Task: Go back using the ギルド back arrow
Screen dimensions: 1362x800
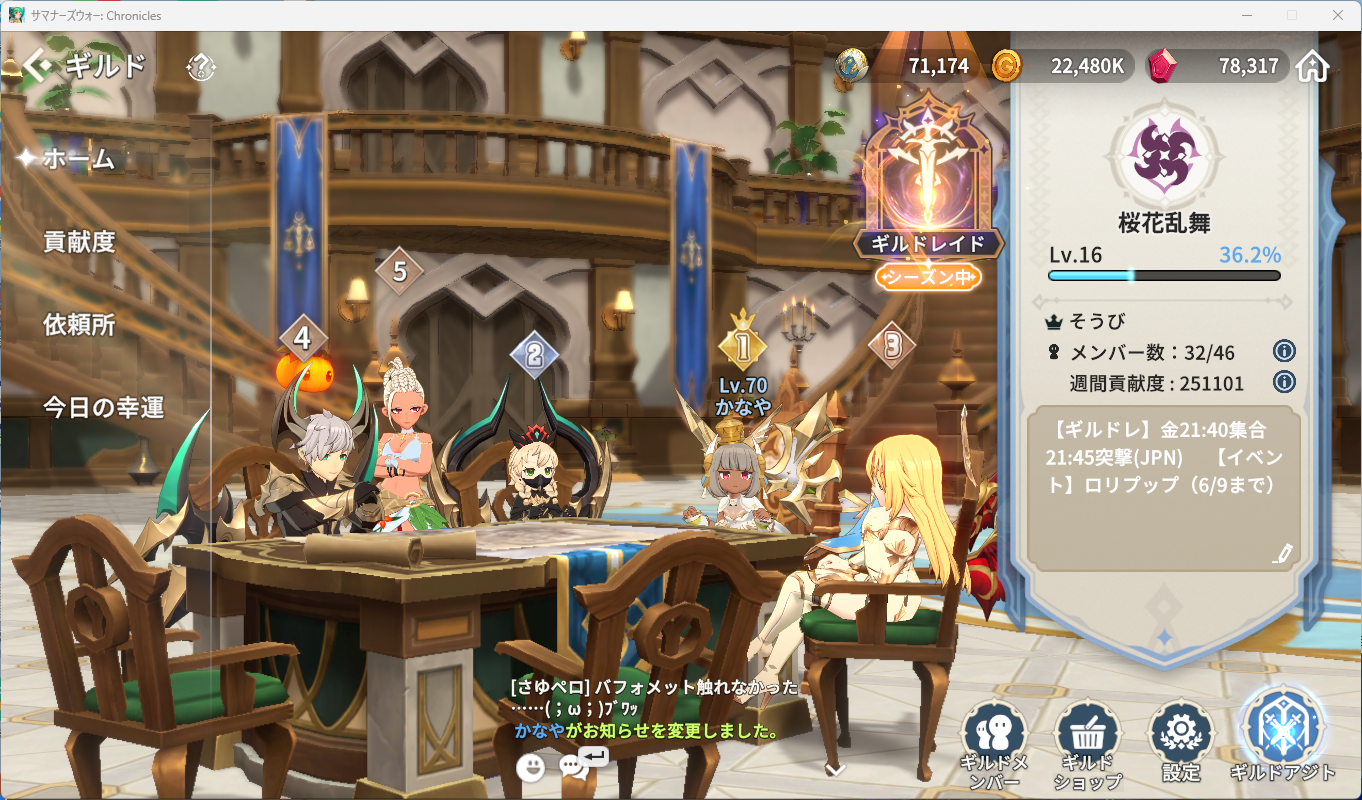Action: click(x=38, y=67)
